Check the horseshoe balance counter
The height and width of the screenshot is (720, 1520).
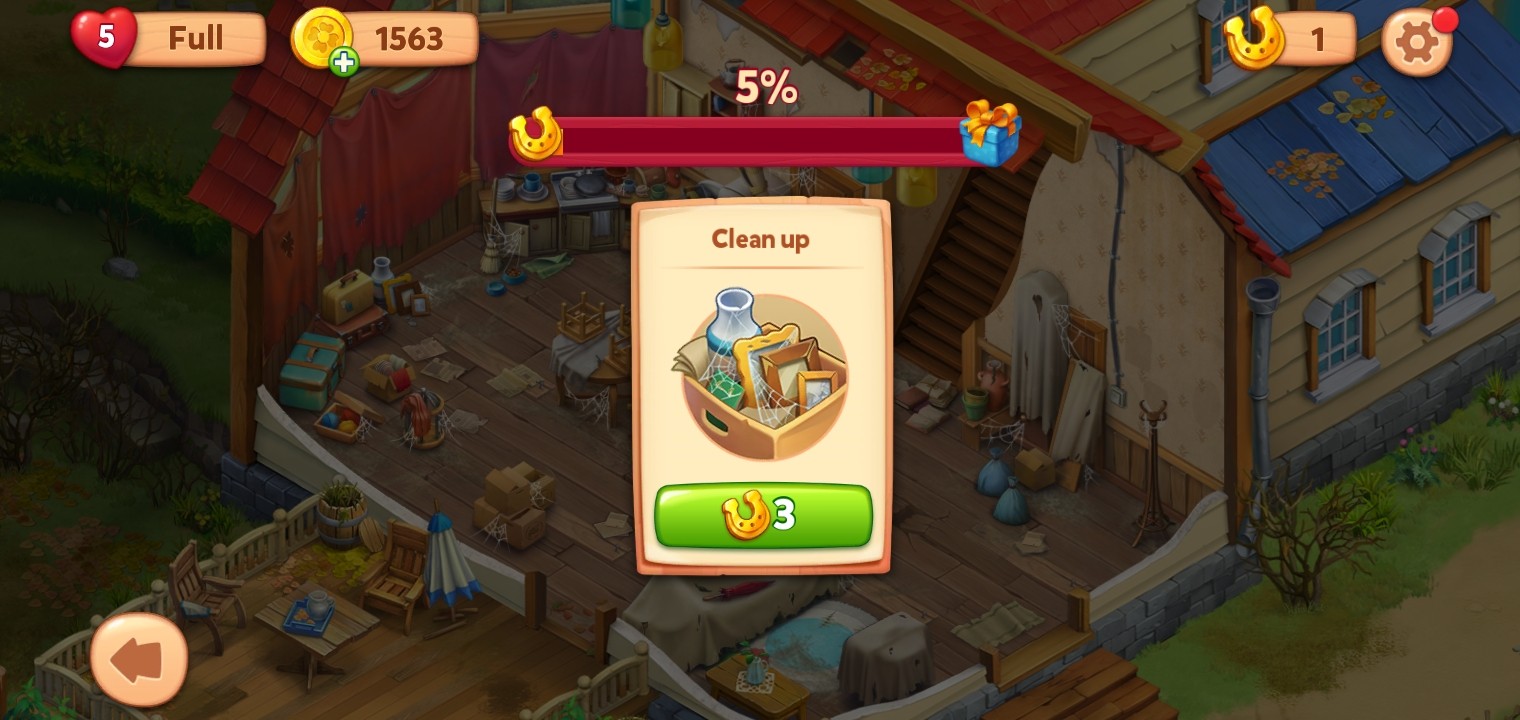pyautogui.click(x=1290, y=40)
